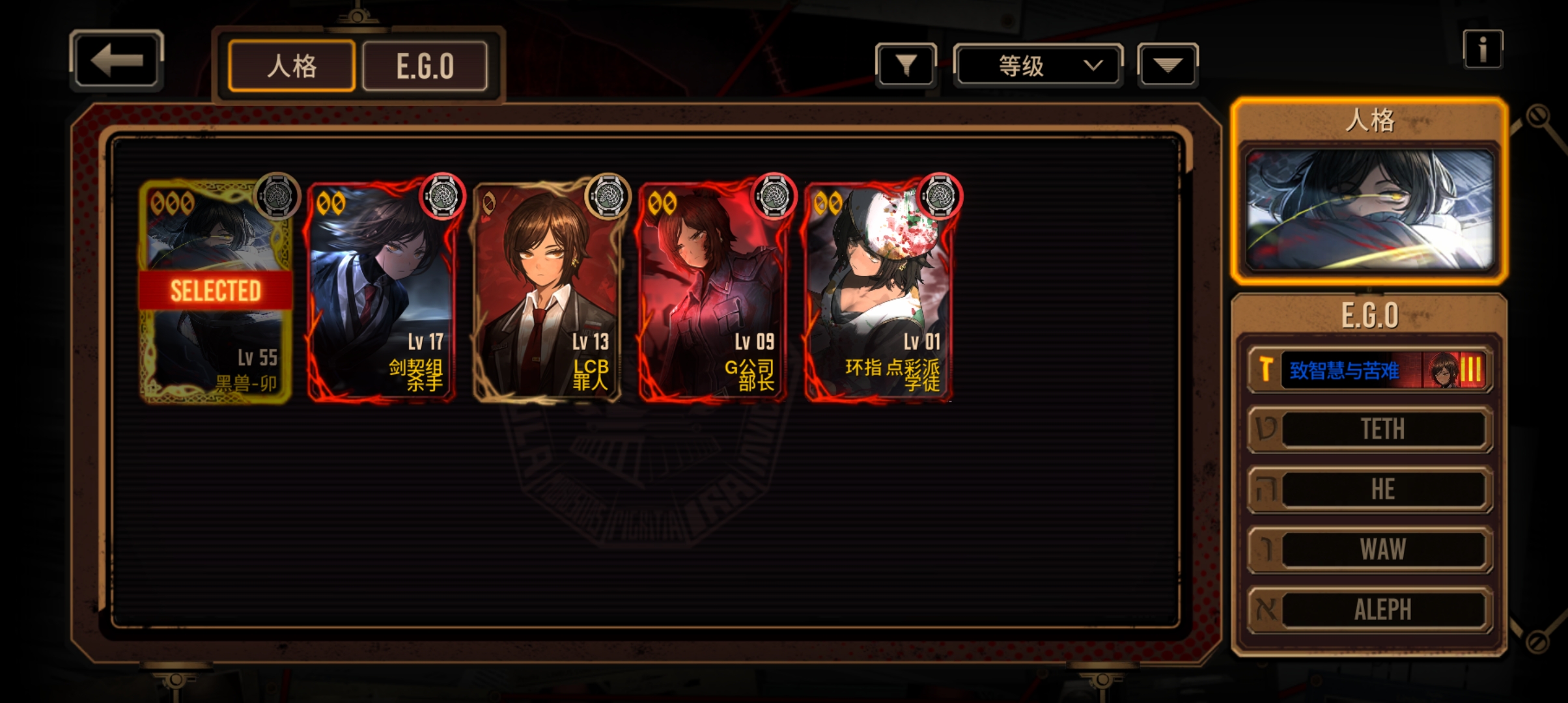This screenshot has width=1568, height=703.
Task: Open the TETH E.G.O slot
Action: click(1370, 429)
